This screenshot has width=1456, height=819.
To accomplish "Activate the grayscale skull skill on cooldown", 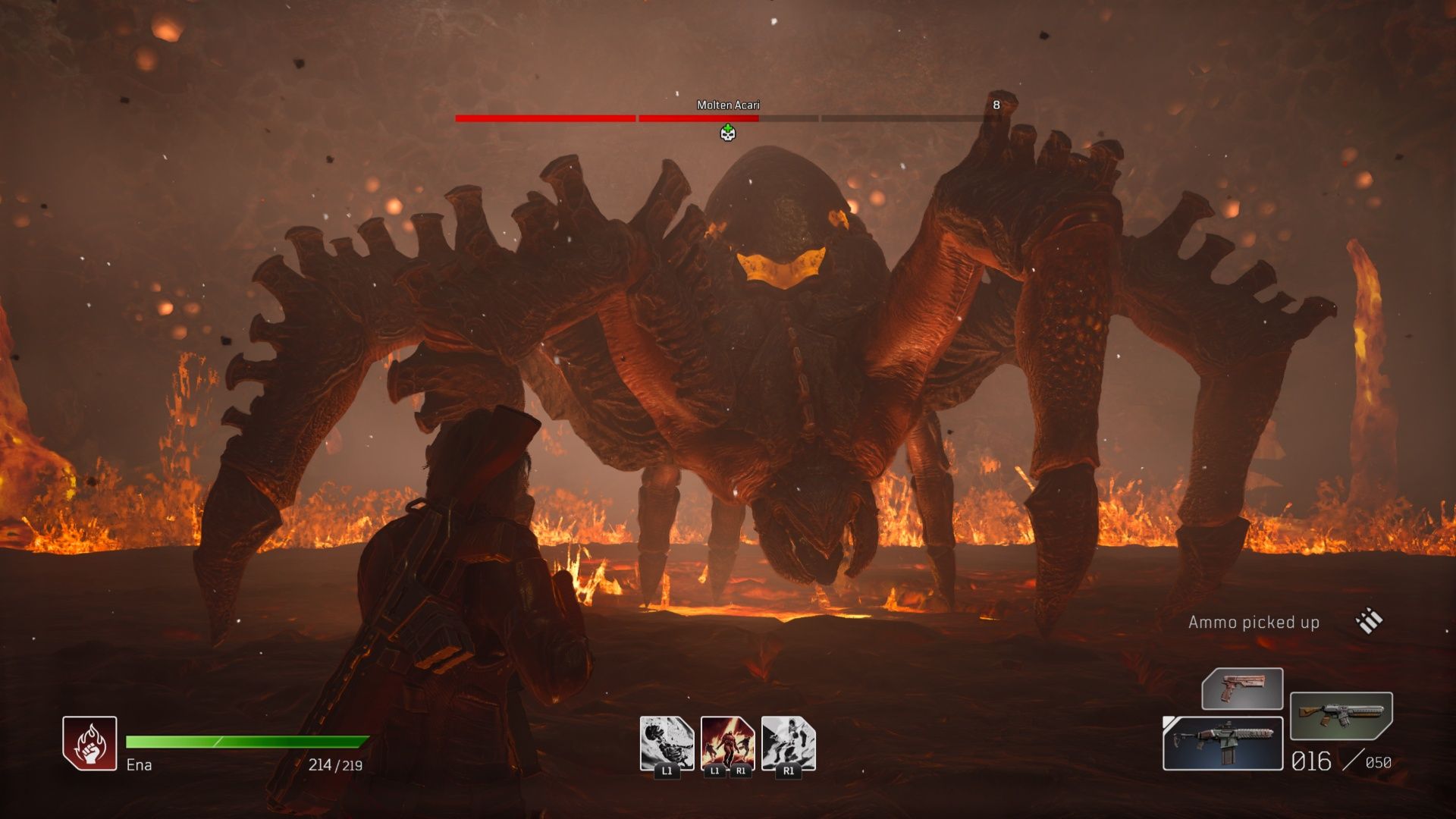I will 667,742.
